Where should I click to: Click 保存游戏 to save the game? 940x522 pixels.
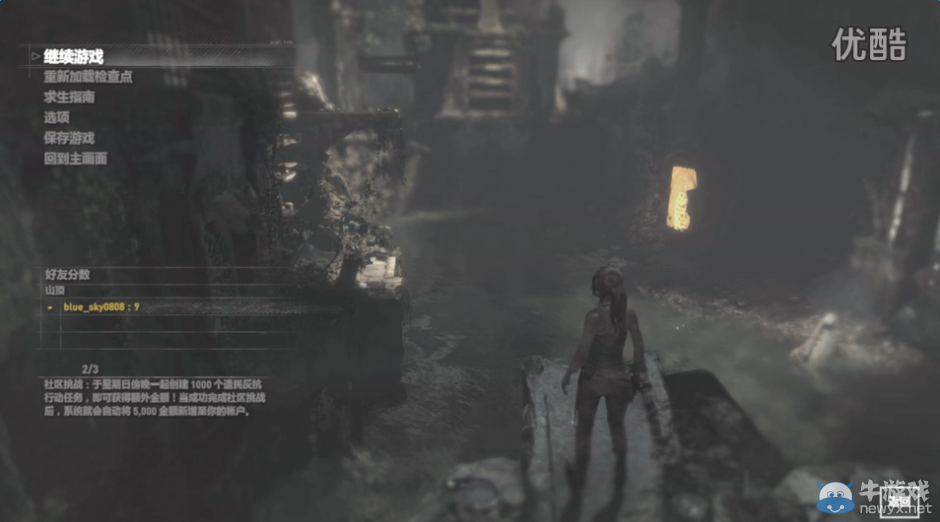coord(69,138)
